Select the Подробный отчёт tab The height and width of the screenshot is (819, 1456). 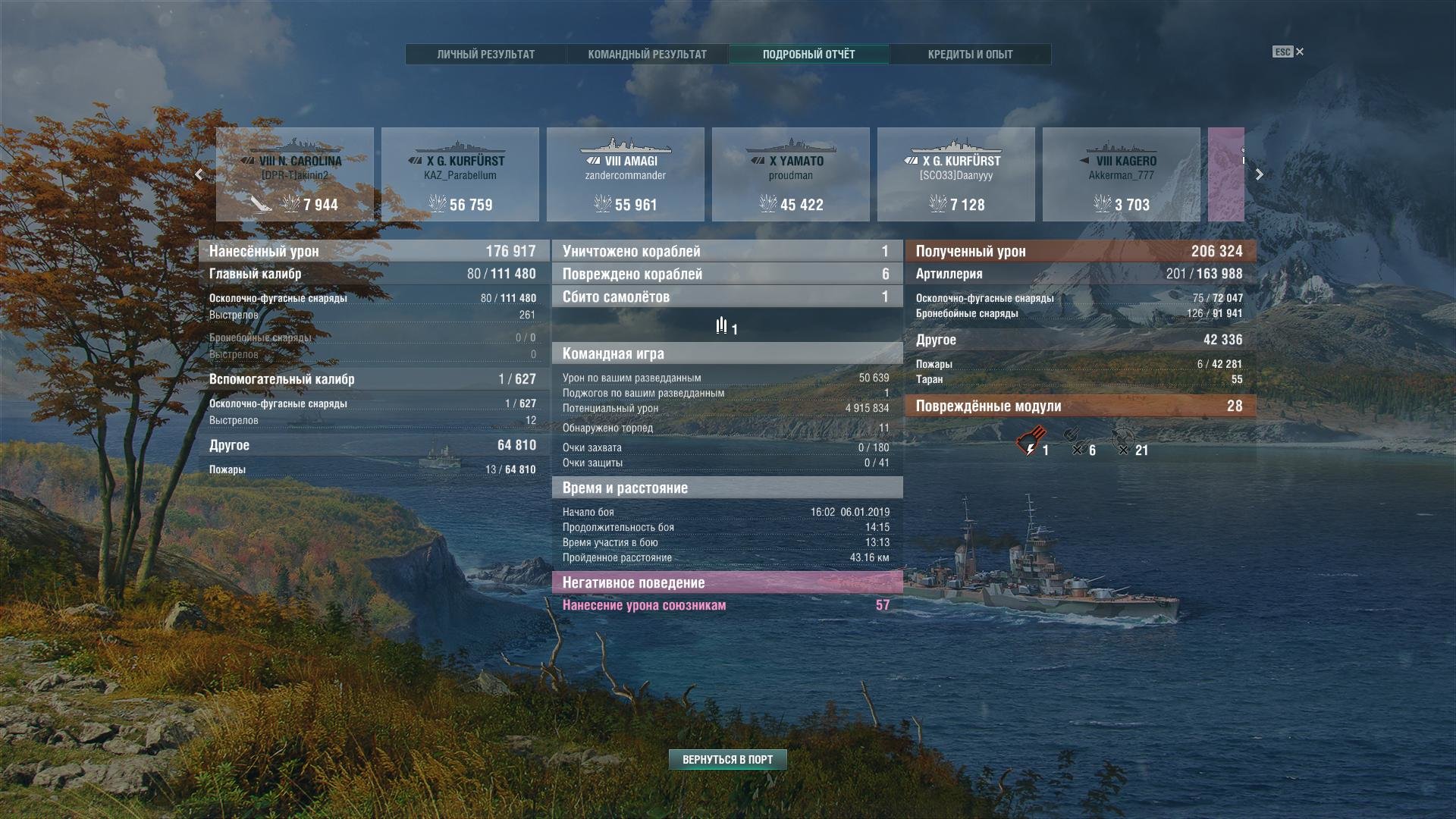(808, 55)
